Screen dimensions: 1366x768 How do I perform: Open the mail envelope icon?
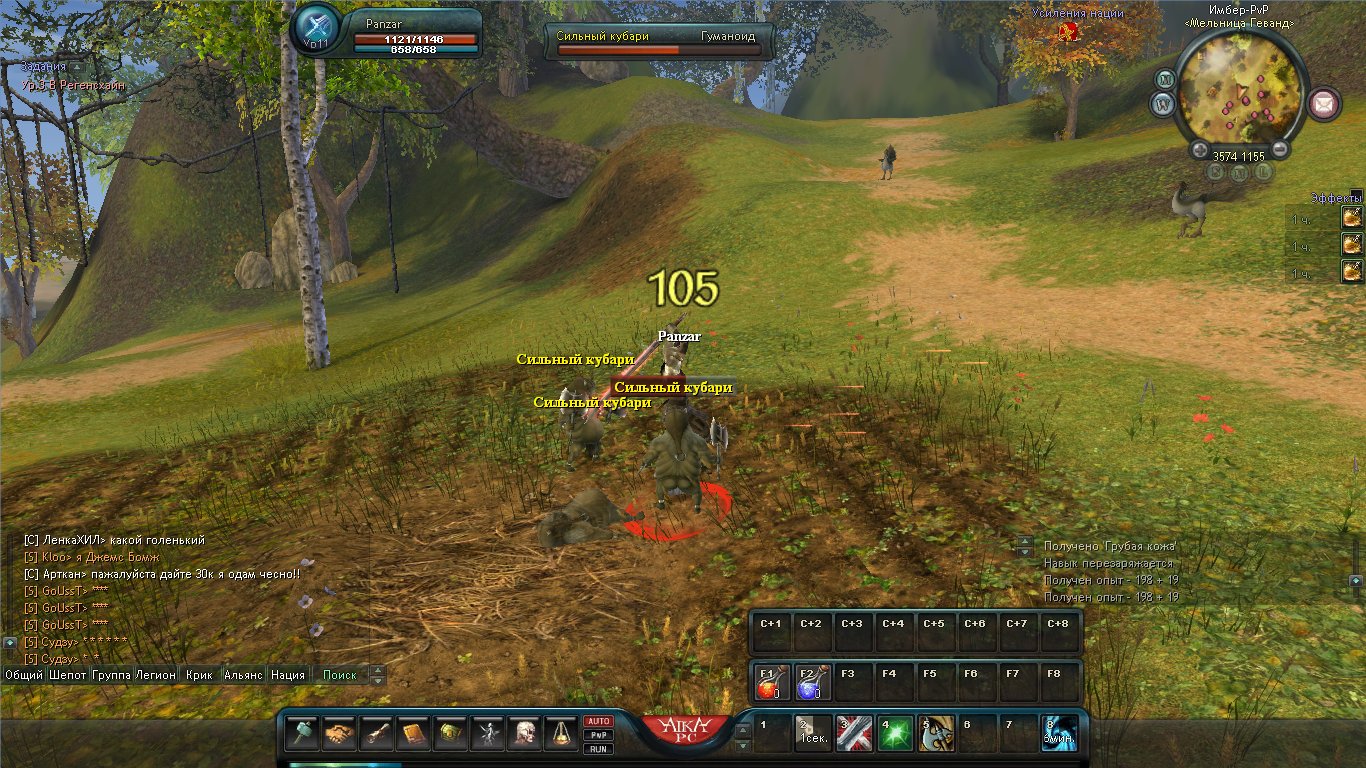coord(1325,103)
